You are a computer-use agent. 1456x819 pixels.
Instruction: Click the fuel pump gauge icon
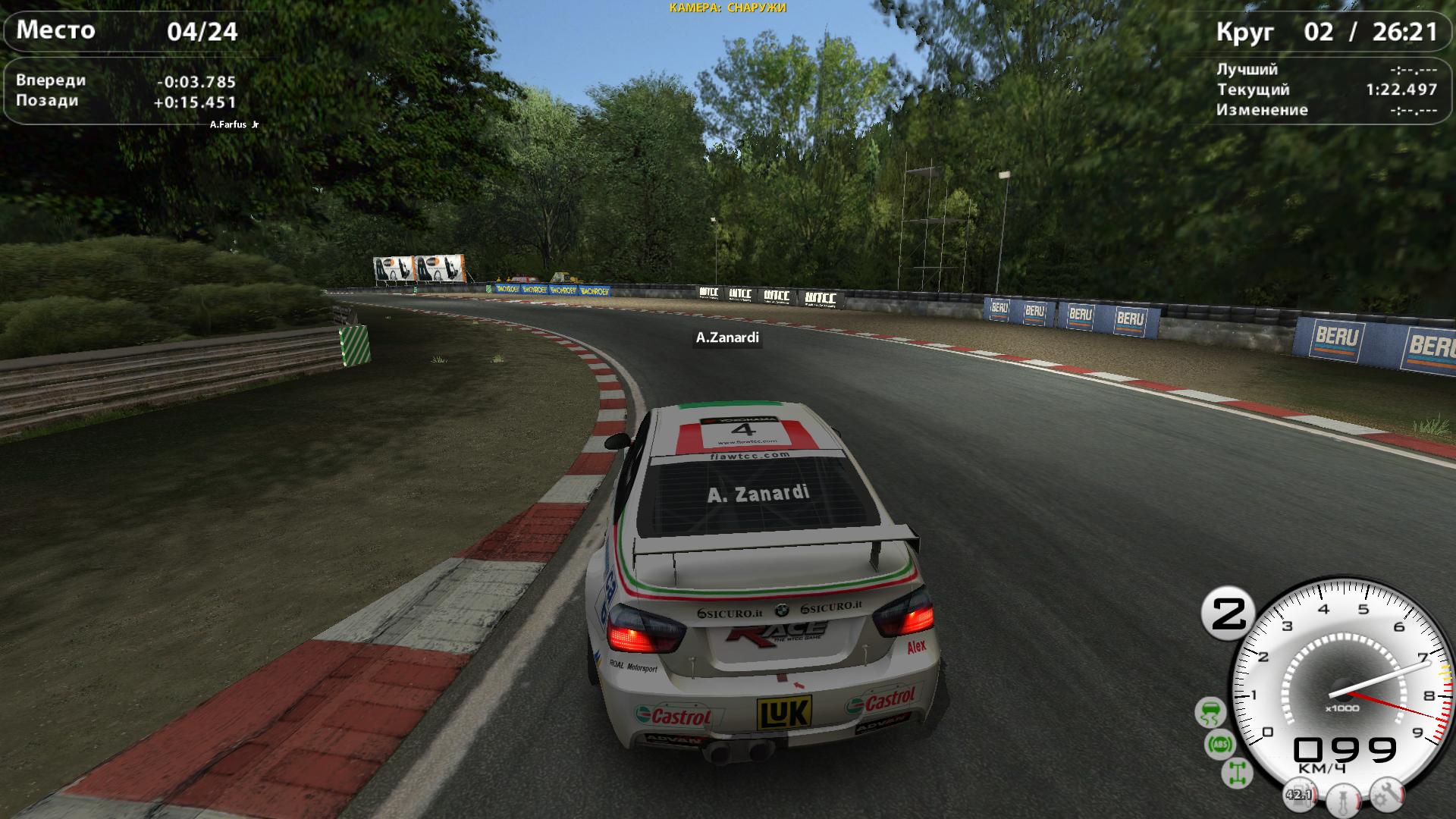[1299, 795]
